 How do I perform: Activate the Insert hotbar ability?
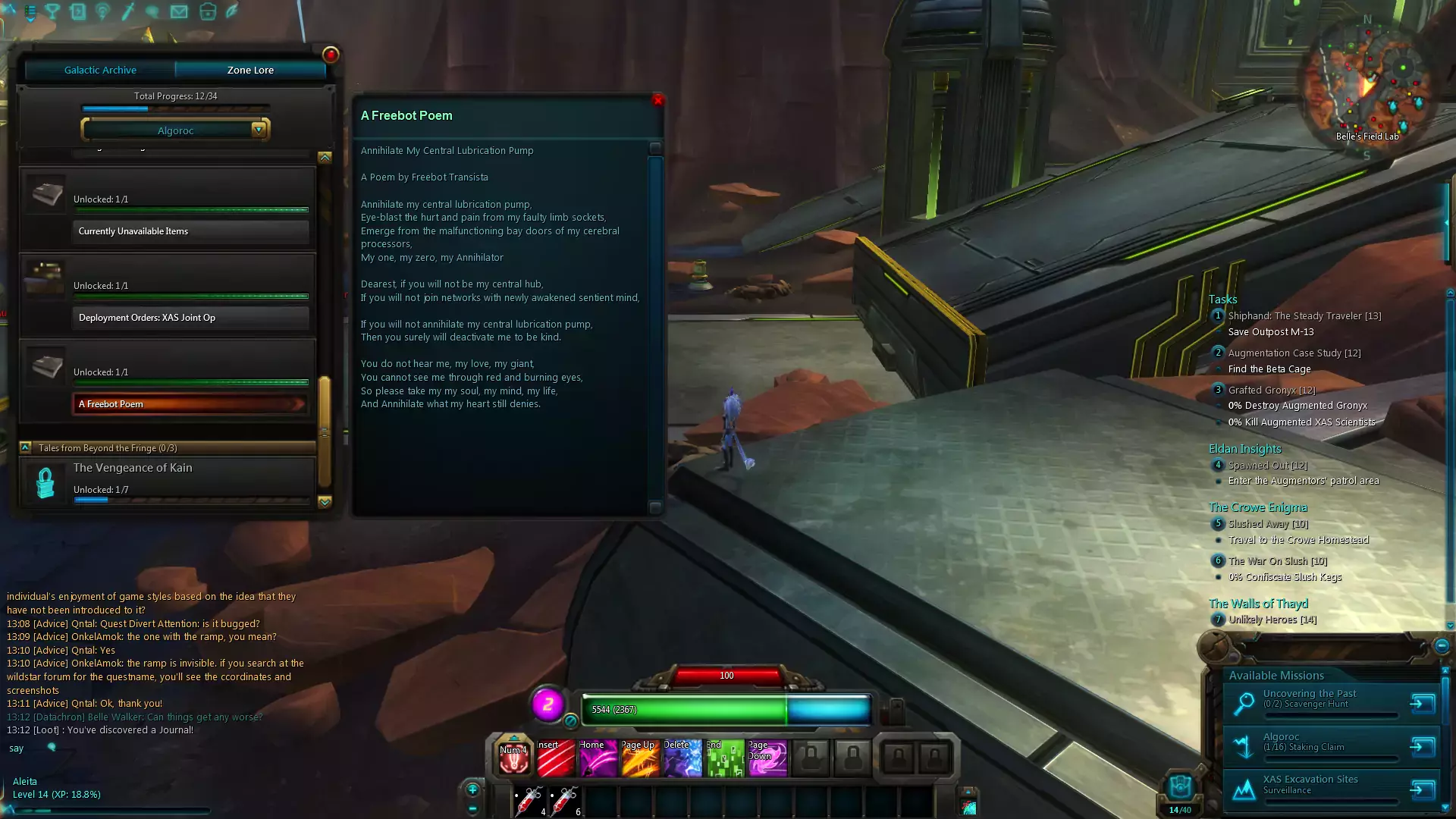[556, 758]
